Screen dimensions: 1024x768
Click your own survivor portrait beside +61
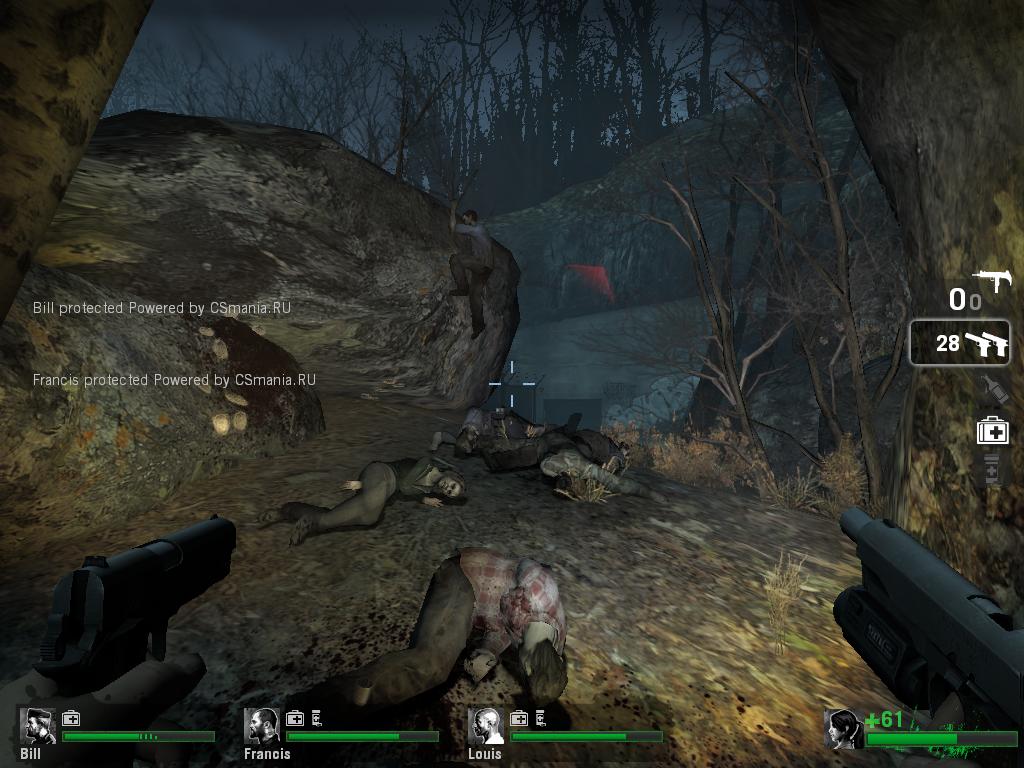point(843,727)
